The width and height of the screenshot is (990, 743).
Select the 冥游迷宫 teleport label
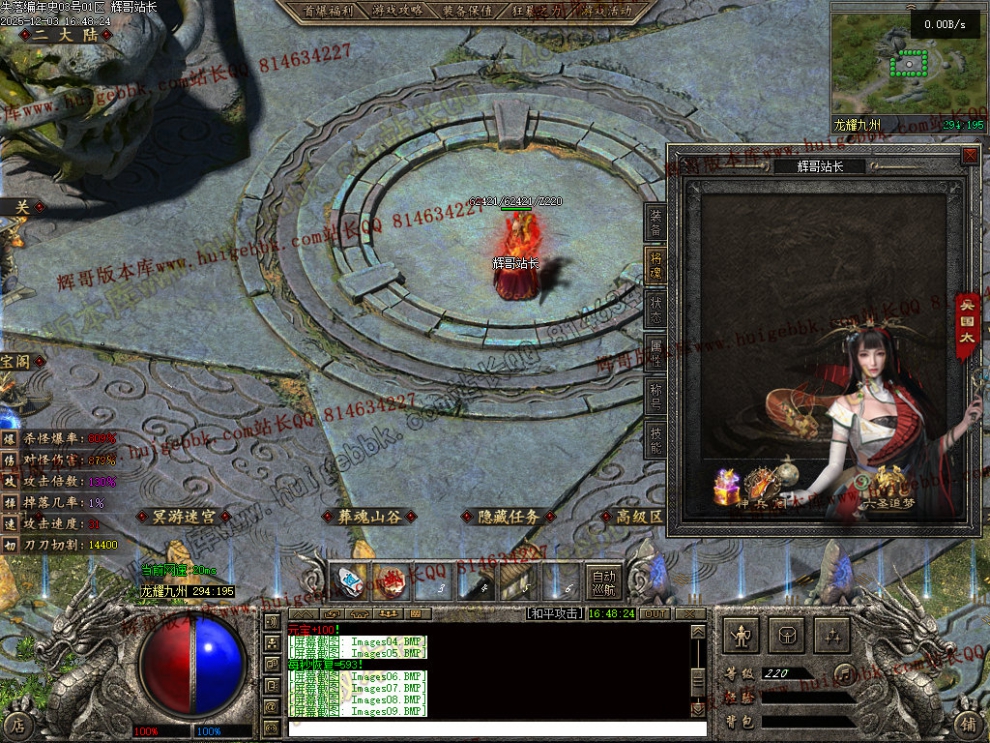coord(184,517)
